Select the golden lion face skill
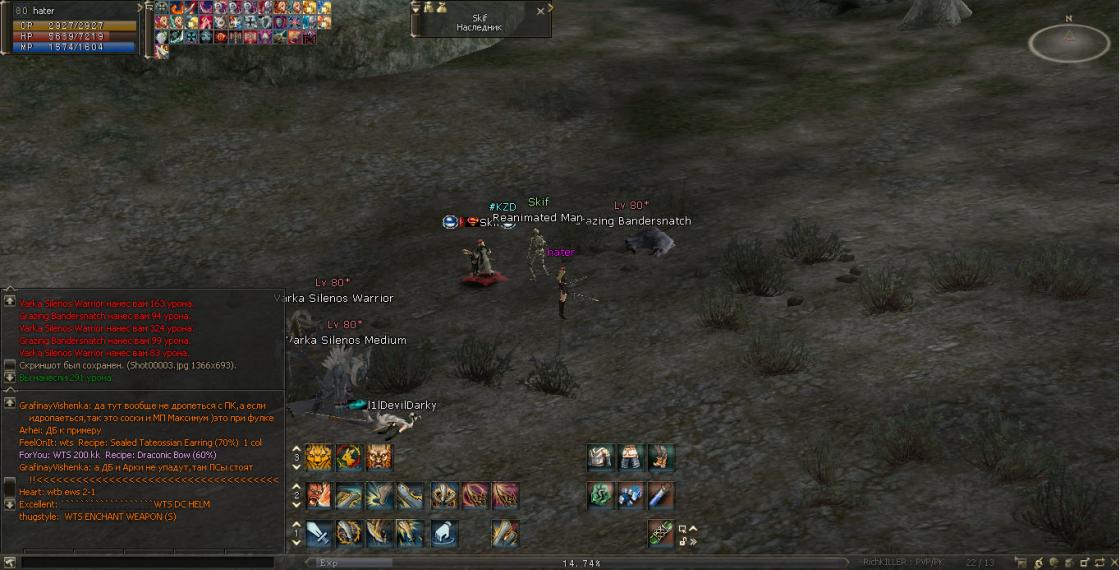1120x570 pixels. (x=319, y=457)
